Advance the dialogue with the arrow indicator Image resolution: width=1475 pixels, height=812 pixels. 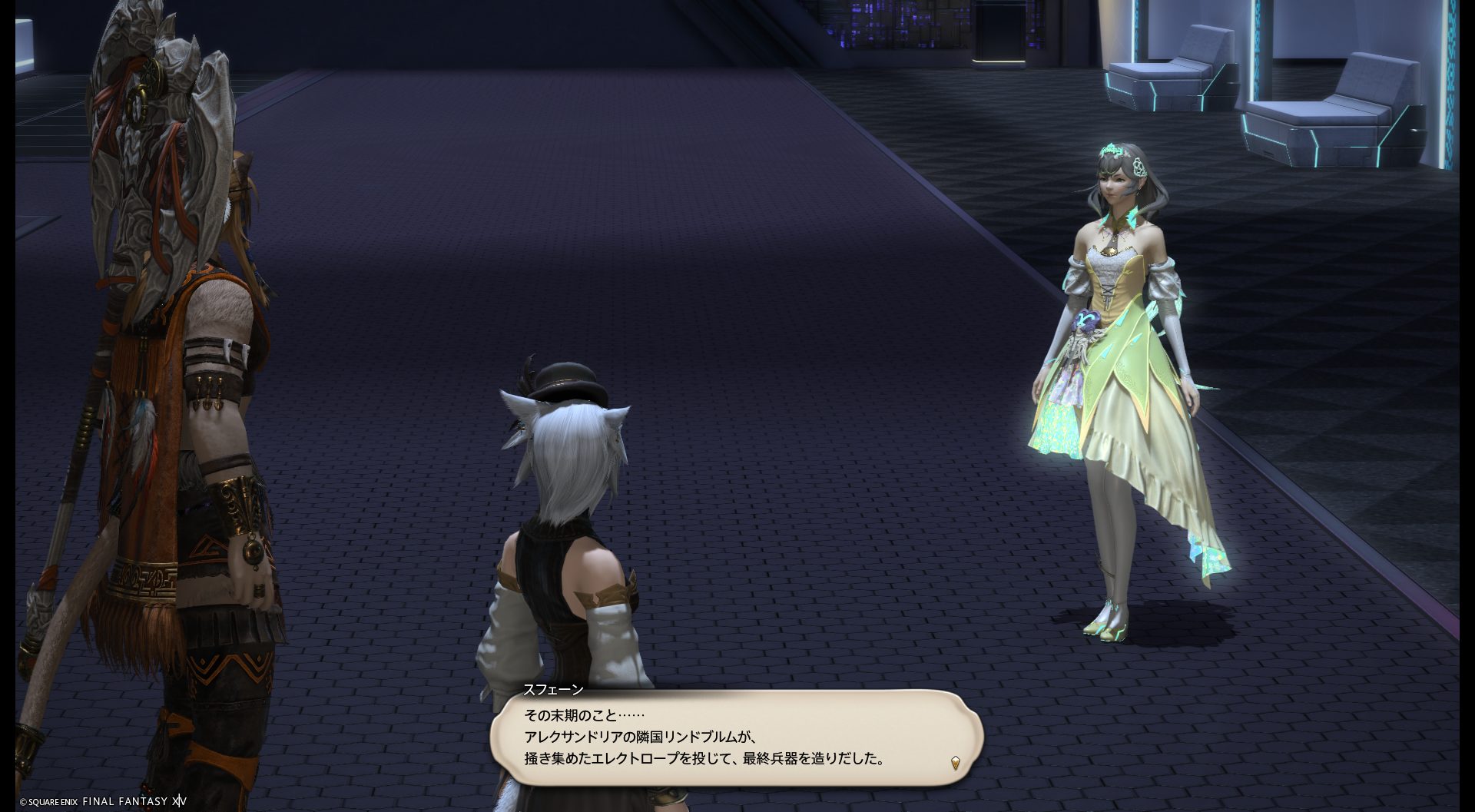coord(955,762)
